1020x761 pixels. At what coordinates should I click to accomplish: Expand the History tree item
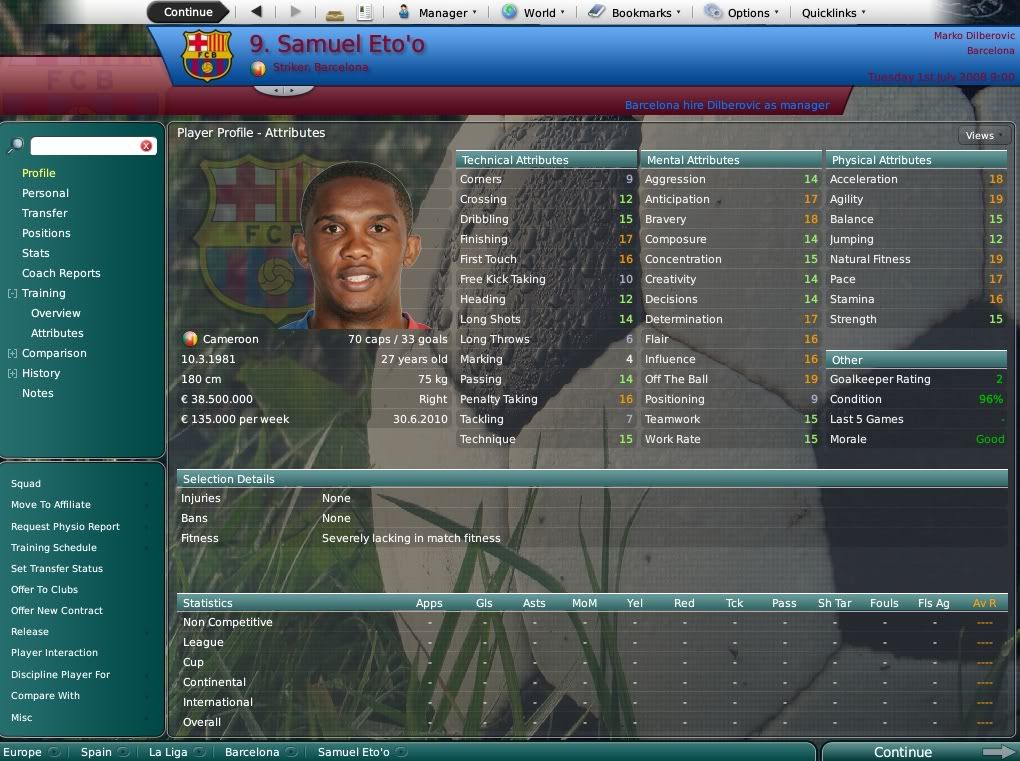[x=12, y=373]
